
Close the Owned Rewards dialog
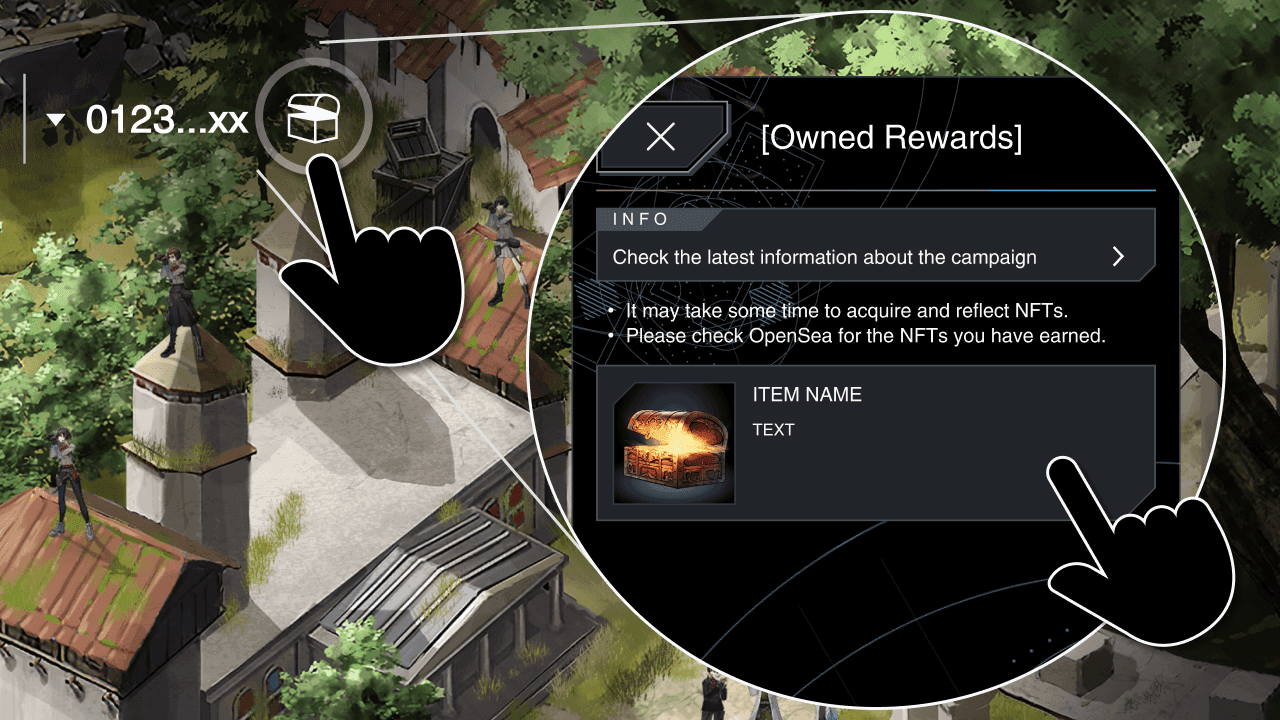click(x=659, y=137)
